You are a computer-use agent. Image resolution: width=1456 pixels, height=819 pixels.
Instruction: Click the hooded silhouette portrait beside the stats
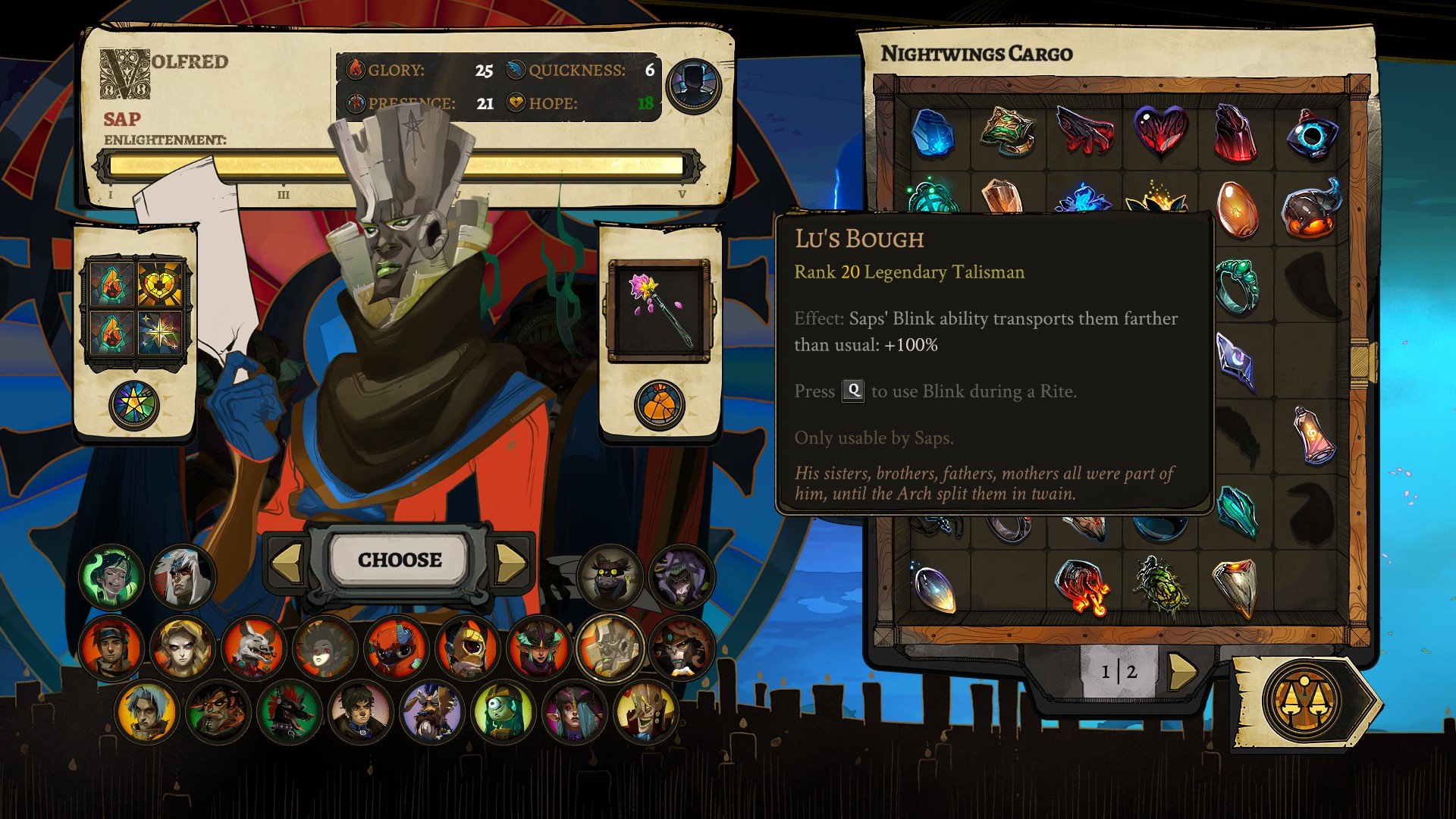[693, 86]
